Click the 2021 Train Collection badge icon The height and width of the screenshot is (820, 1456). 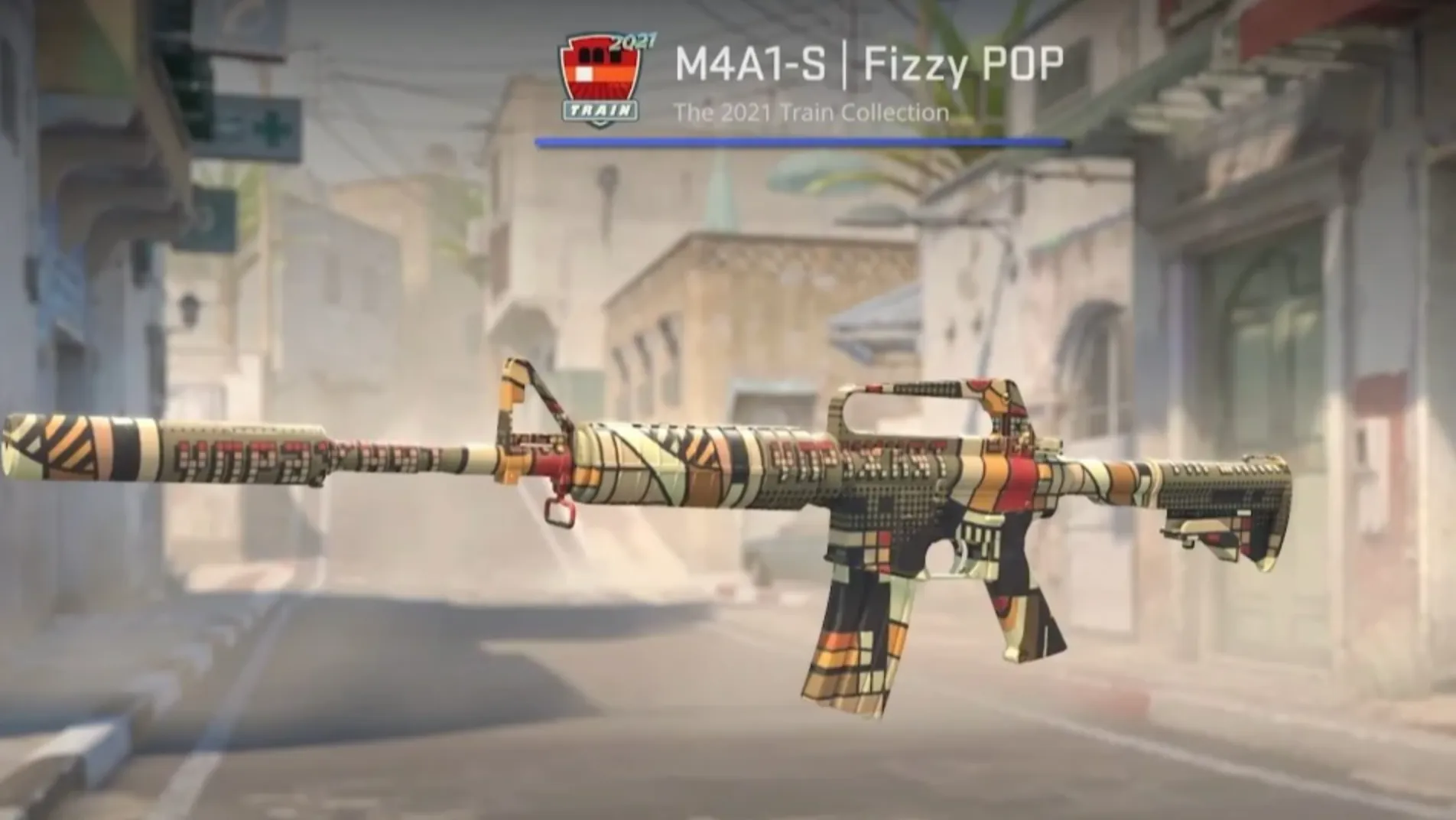(x=600, y=73)
